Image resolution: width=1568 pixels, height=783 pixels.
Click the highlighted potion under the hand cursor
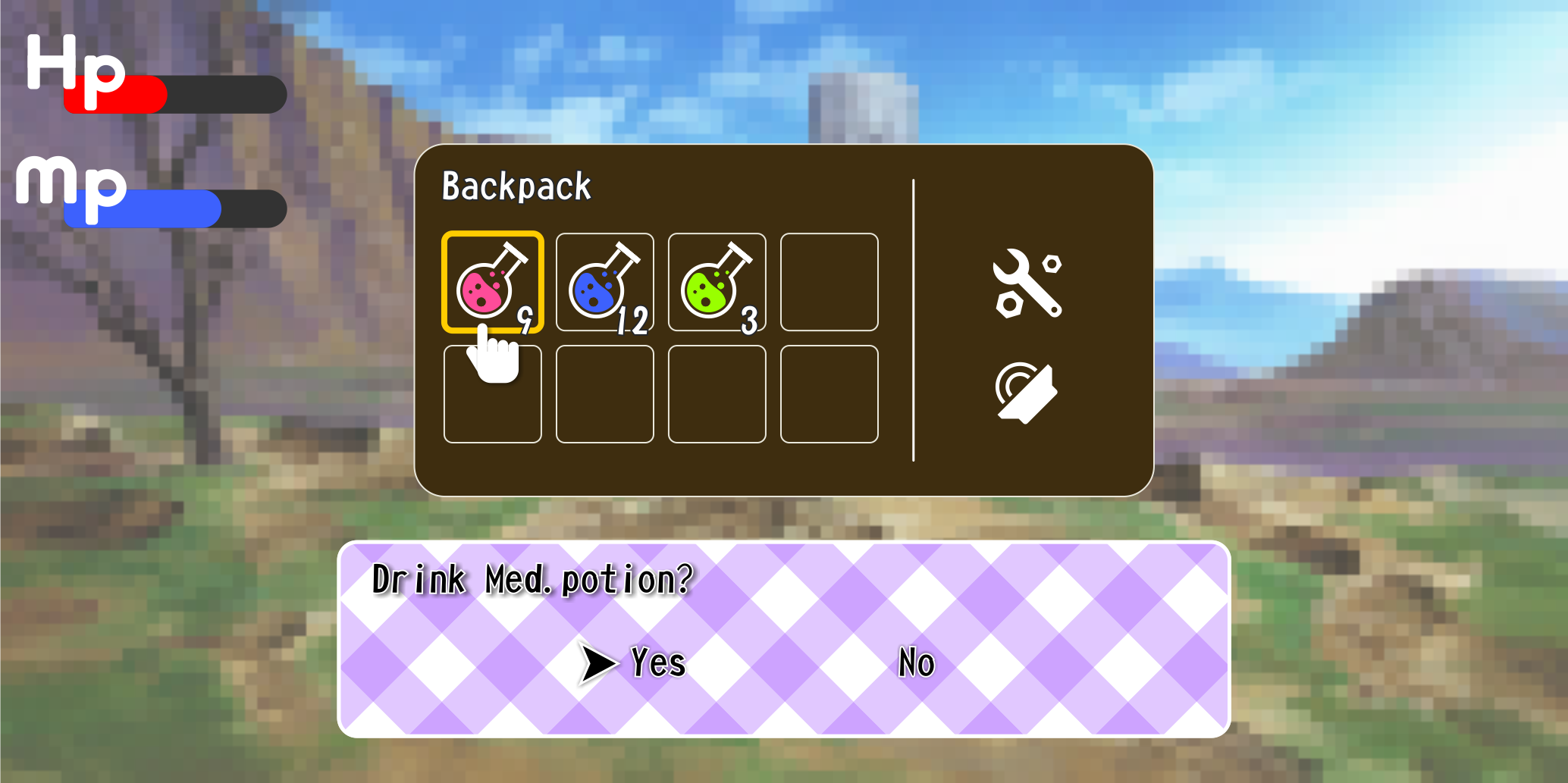pyautogui.click(x=492, y=282)
